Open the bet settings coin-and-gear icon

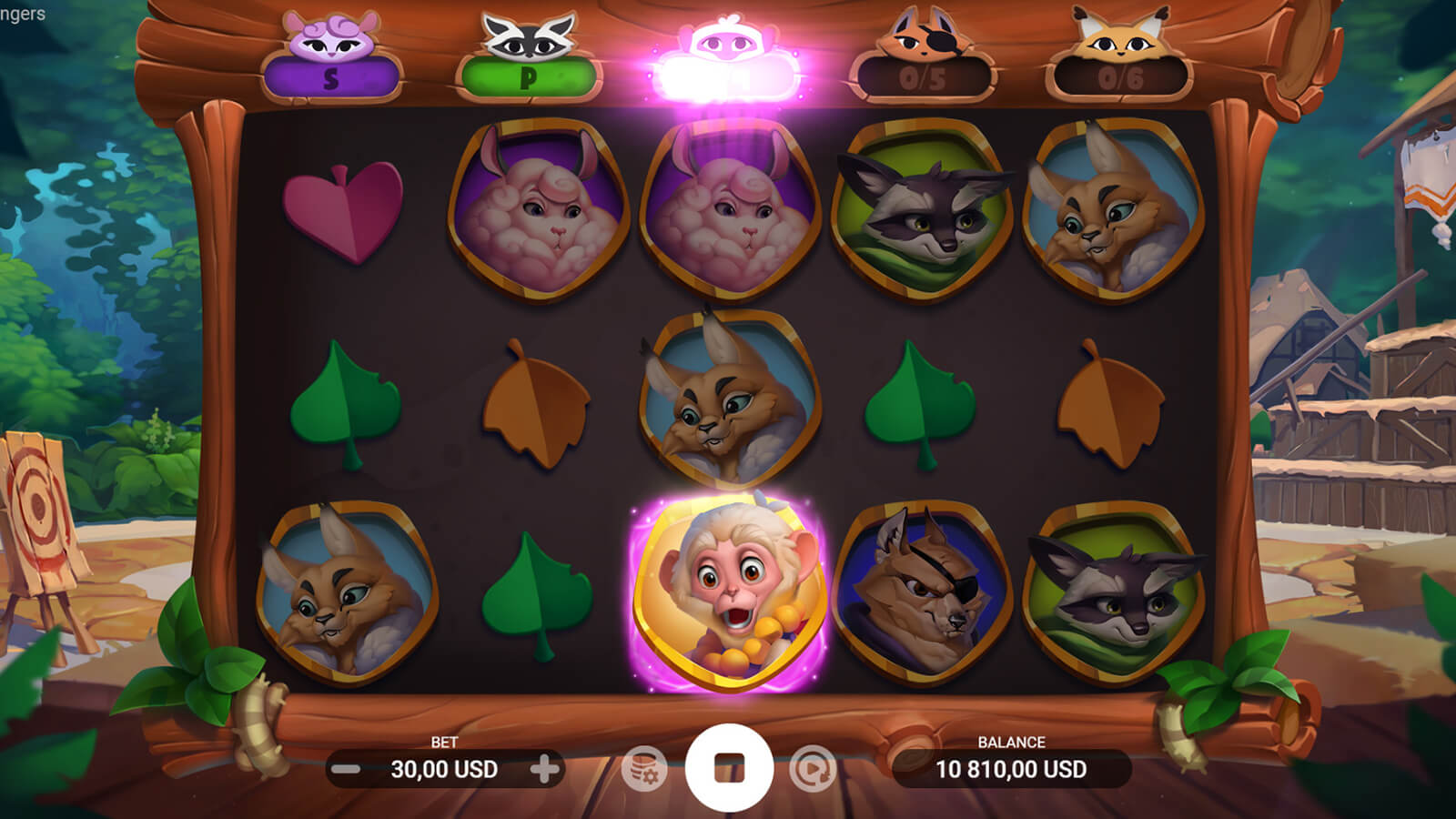pyautogui.click(x=644, y=770)
